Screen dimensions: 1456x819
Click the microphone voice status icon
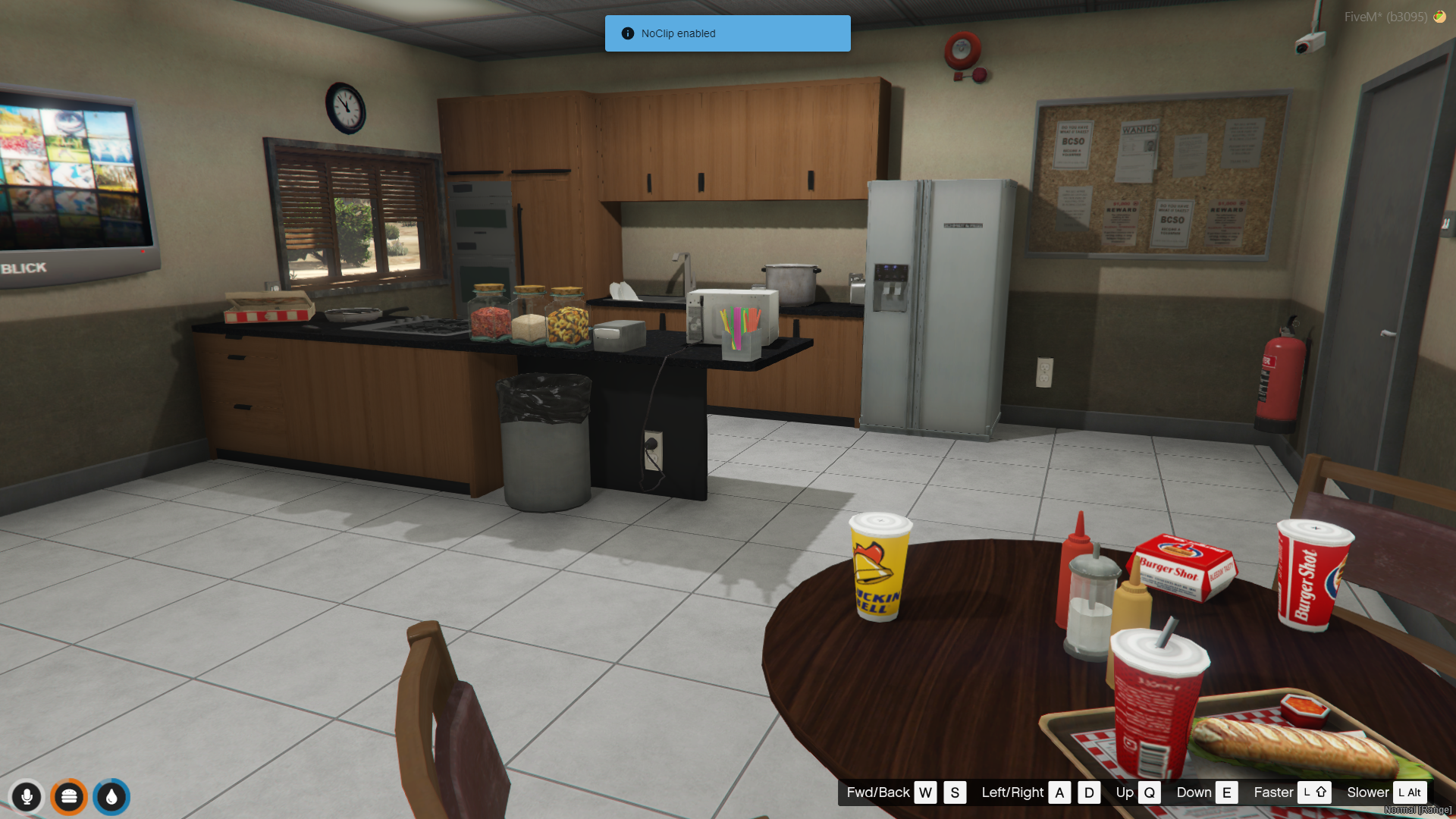coord(27,797)
